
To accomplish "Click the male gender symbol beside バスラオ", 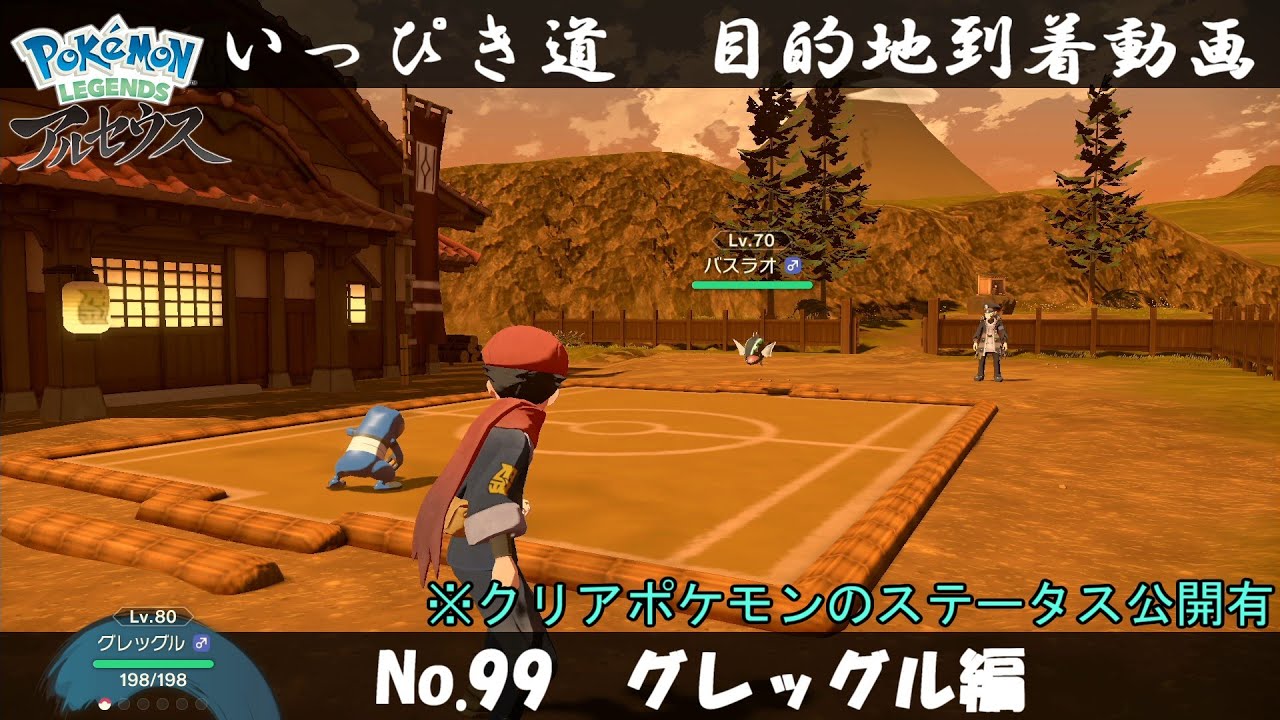I will pyautogui.click(x=793, y=266).
